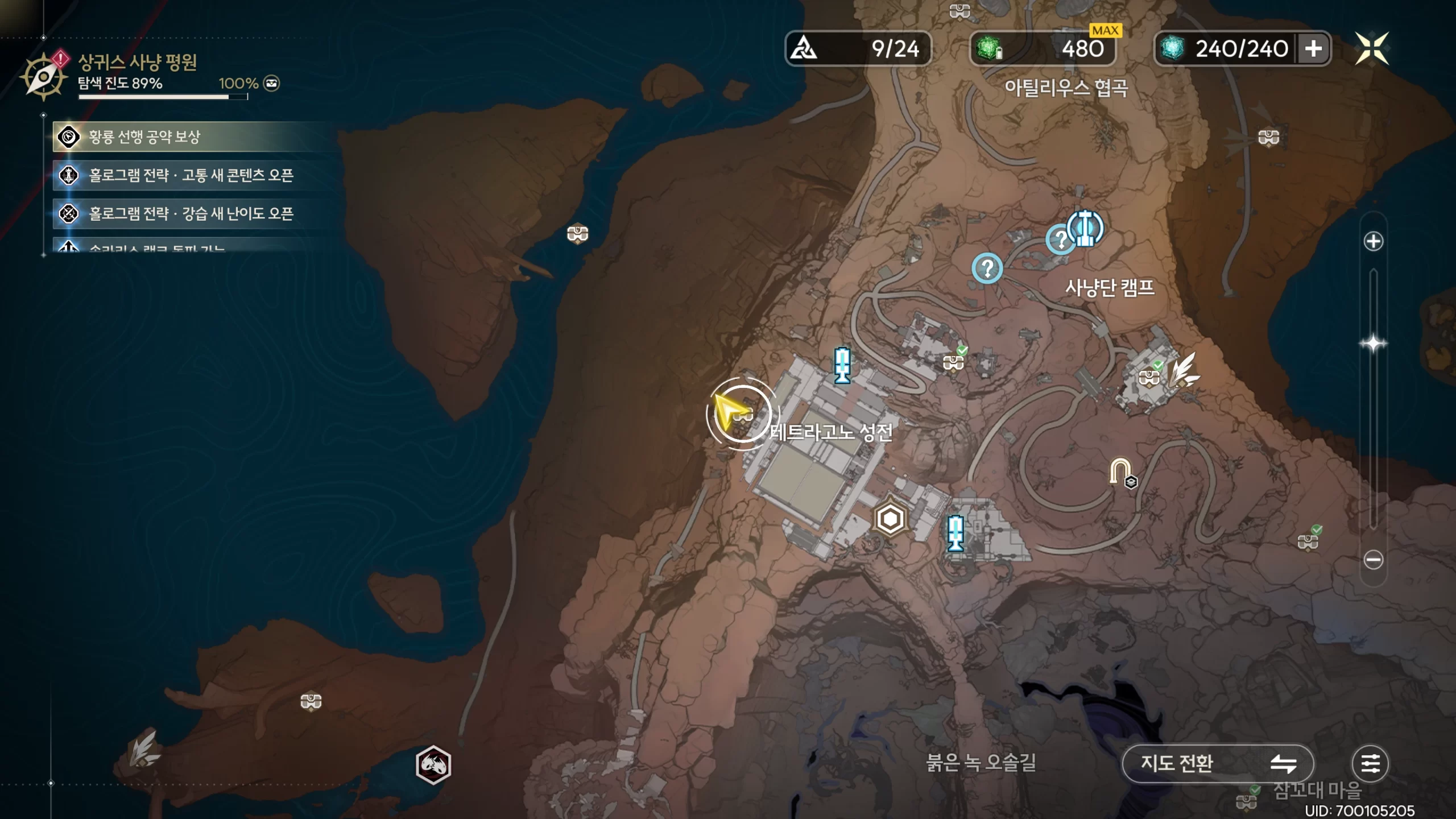This screenshot has height=819, width=1456.
Task: Open the green crystal 480 MAX counter
Action: point(1043,49)
